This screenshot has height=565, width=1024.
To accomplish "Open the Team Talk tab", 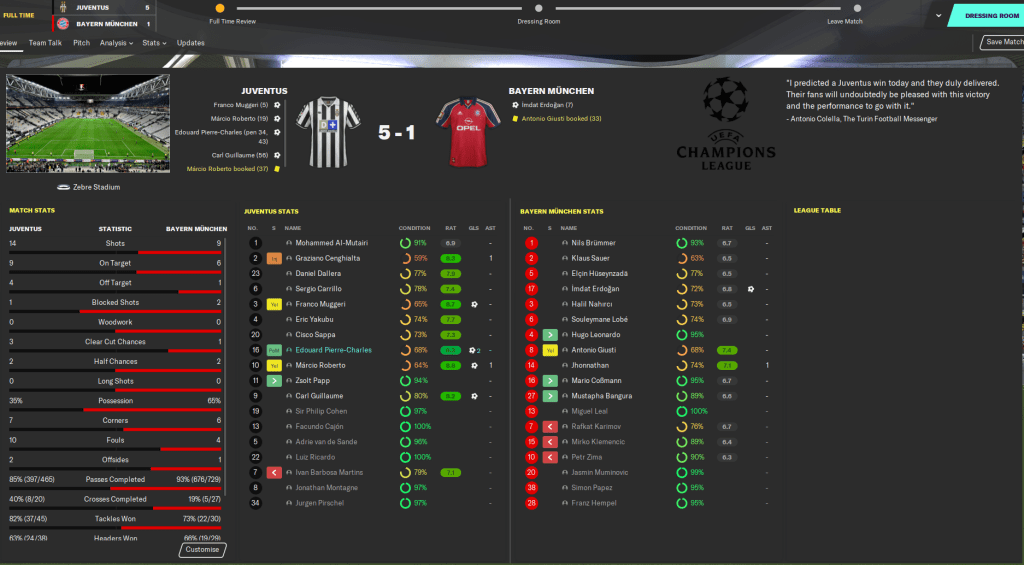I will [x=45, y=43].
